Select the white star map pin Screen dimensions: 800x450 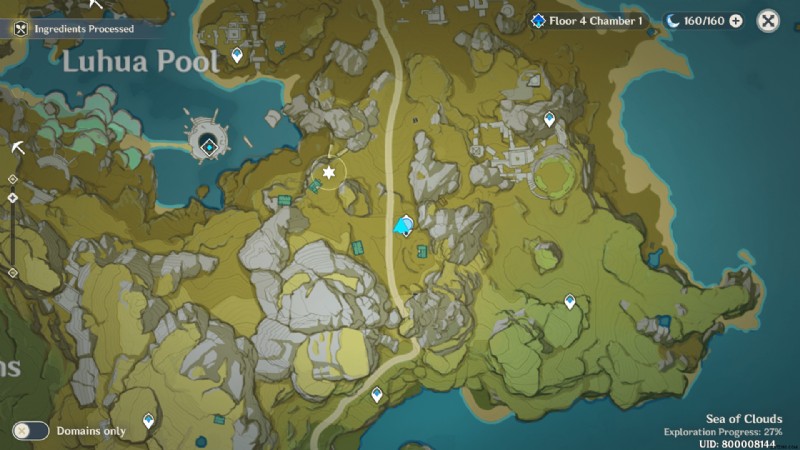[327, 172]
